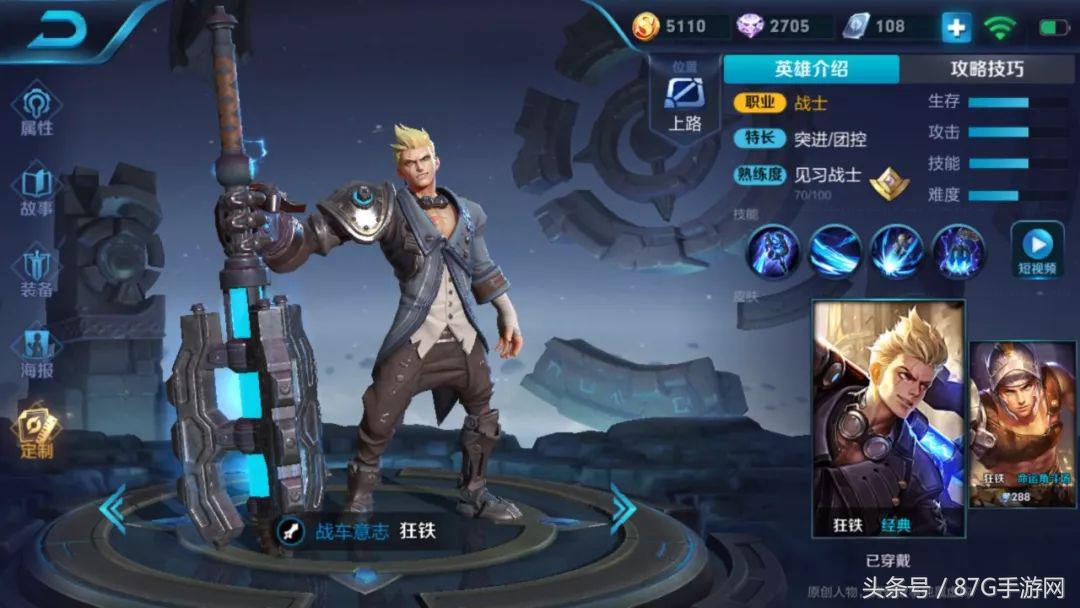Screen dimensions: 1080x608
Task: Select the 定制 customize section
Action: (37, 432)
